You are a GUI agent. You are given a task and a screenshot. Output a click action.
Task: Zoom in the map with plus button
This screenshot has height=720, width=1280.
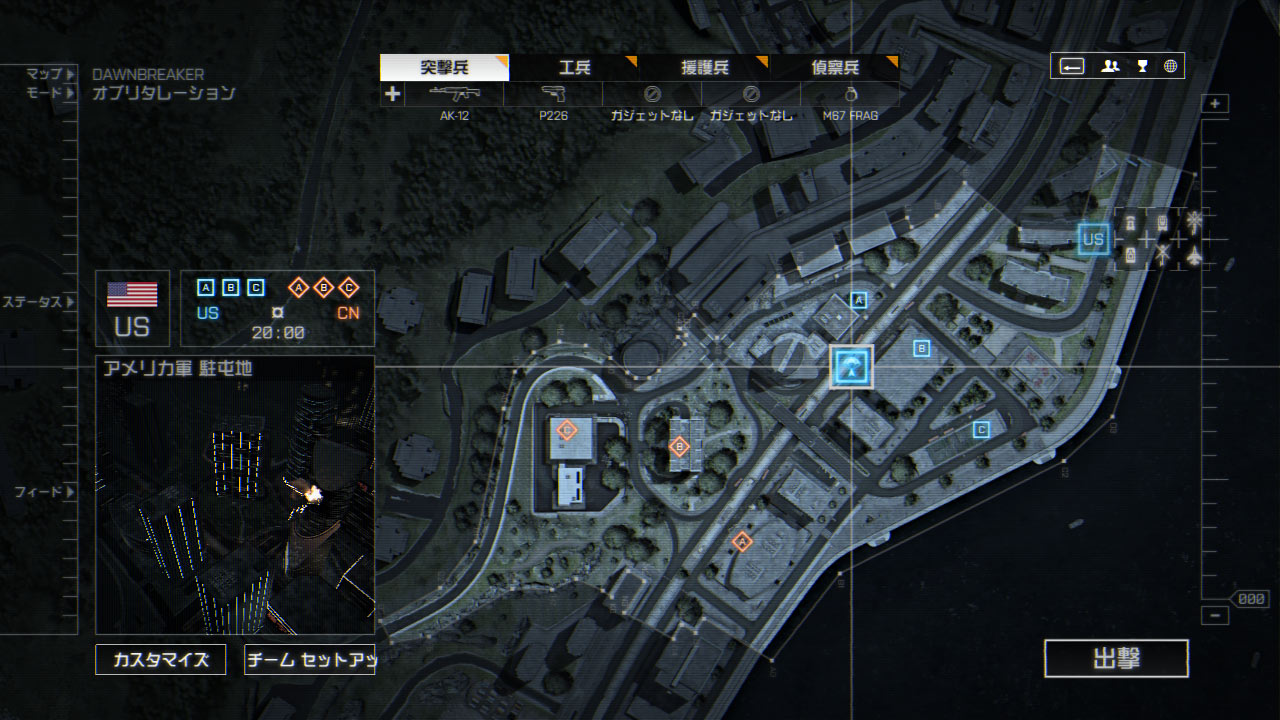click(x=1215, y=104)
